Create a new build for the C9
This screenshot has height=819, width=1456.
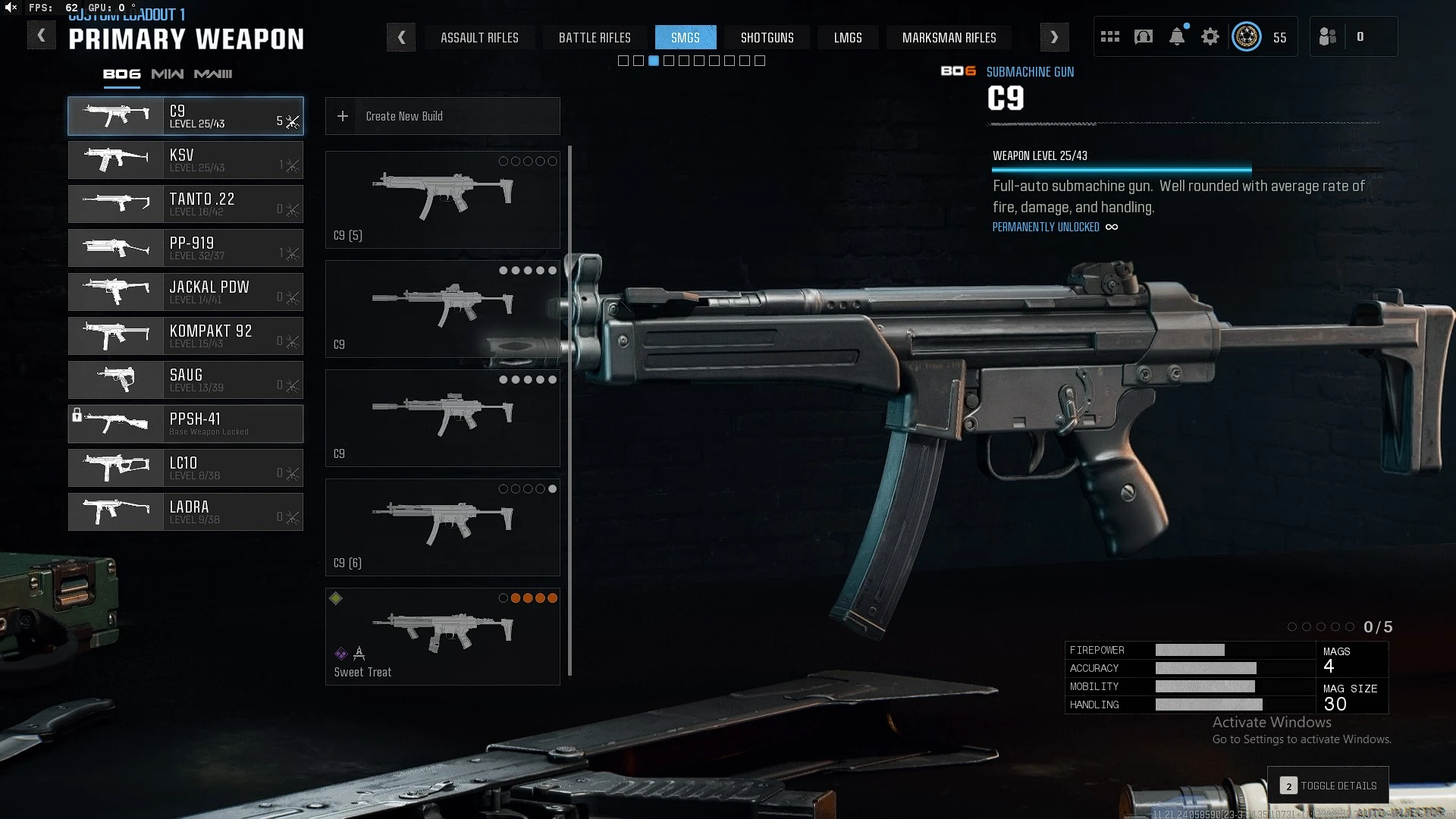click(x=443, y=116)
